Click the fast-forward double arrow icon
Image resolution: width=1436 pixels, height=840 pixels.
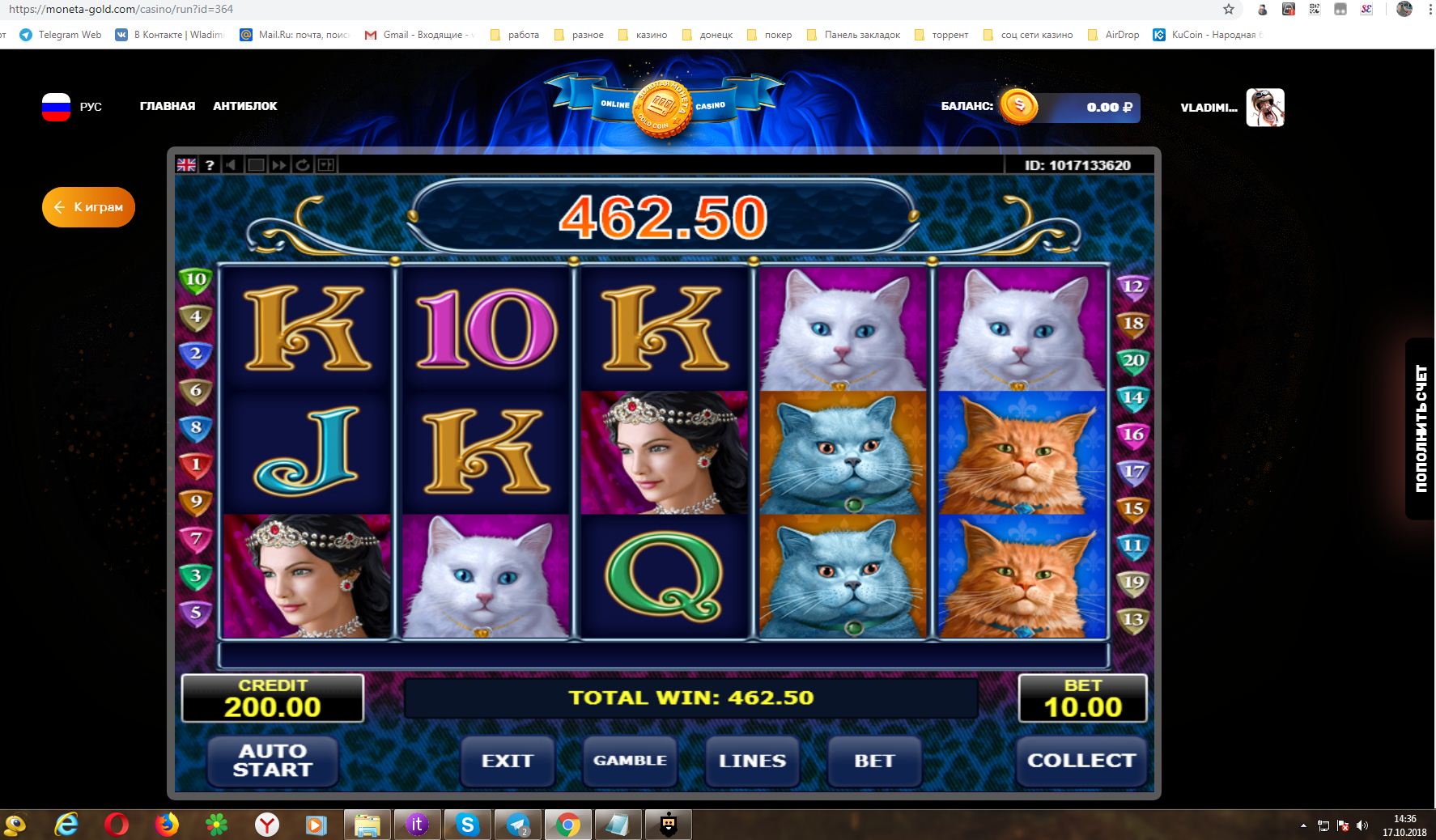click(279, 165)
